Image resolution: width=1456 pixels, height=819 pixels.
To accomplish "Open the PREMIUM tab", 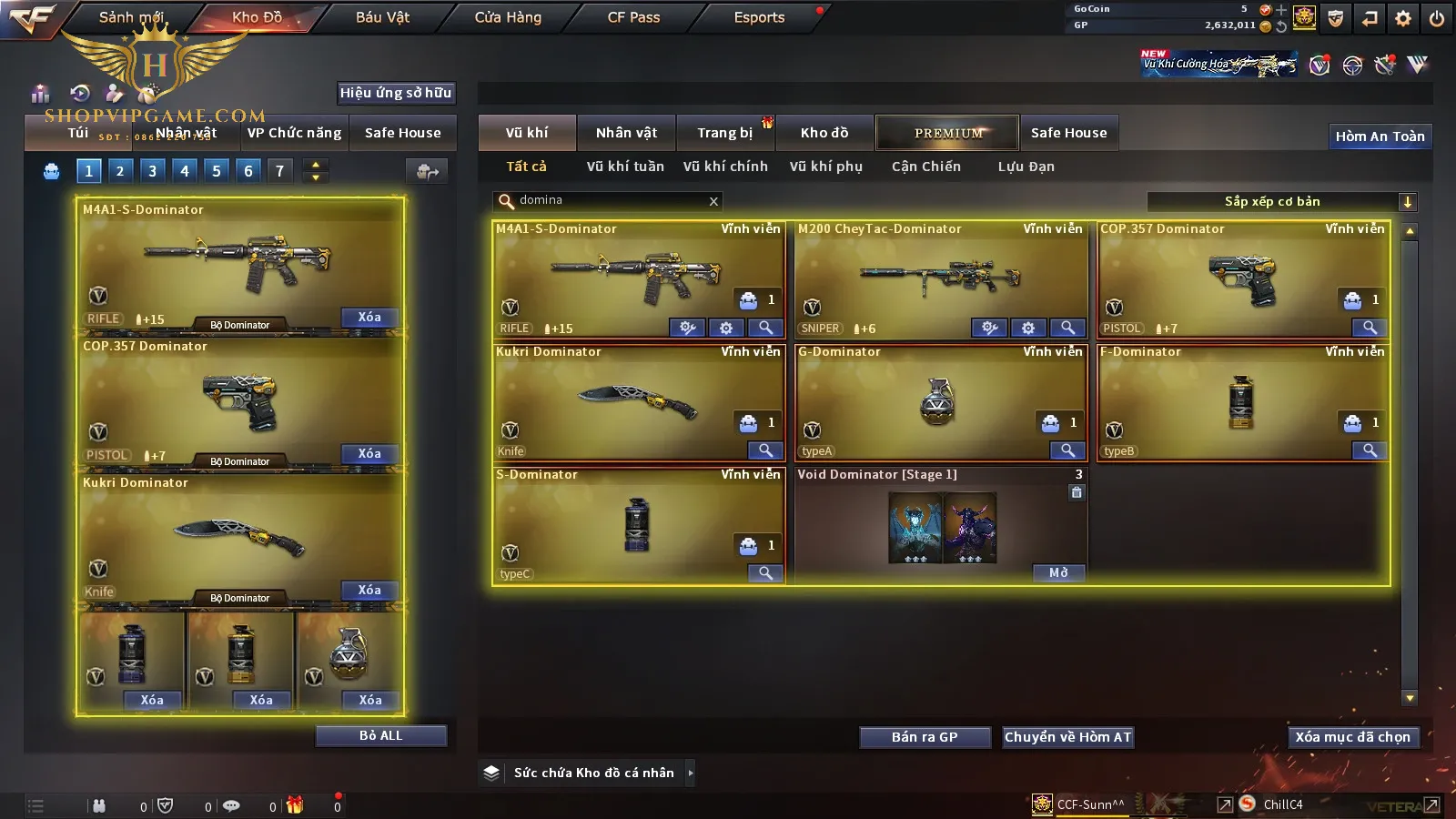I will coord(947,133).
